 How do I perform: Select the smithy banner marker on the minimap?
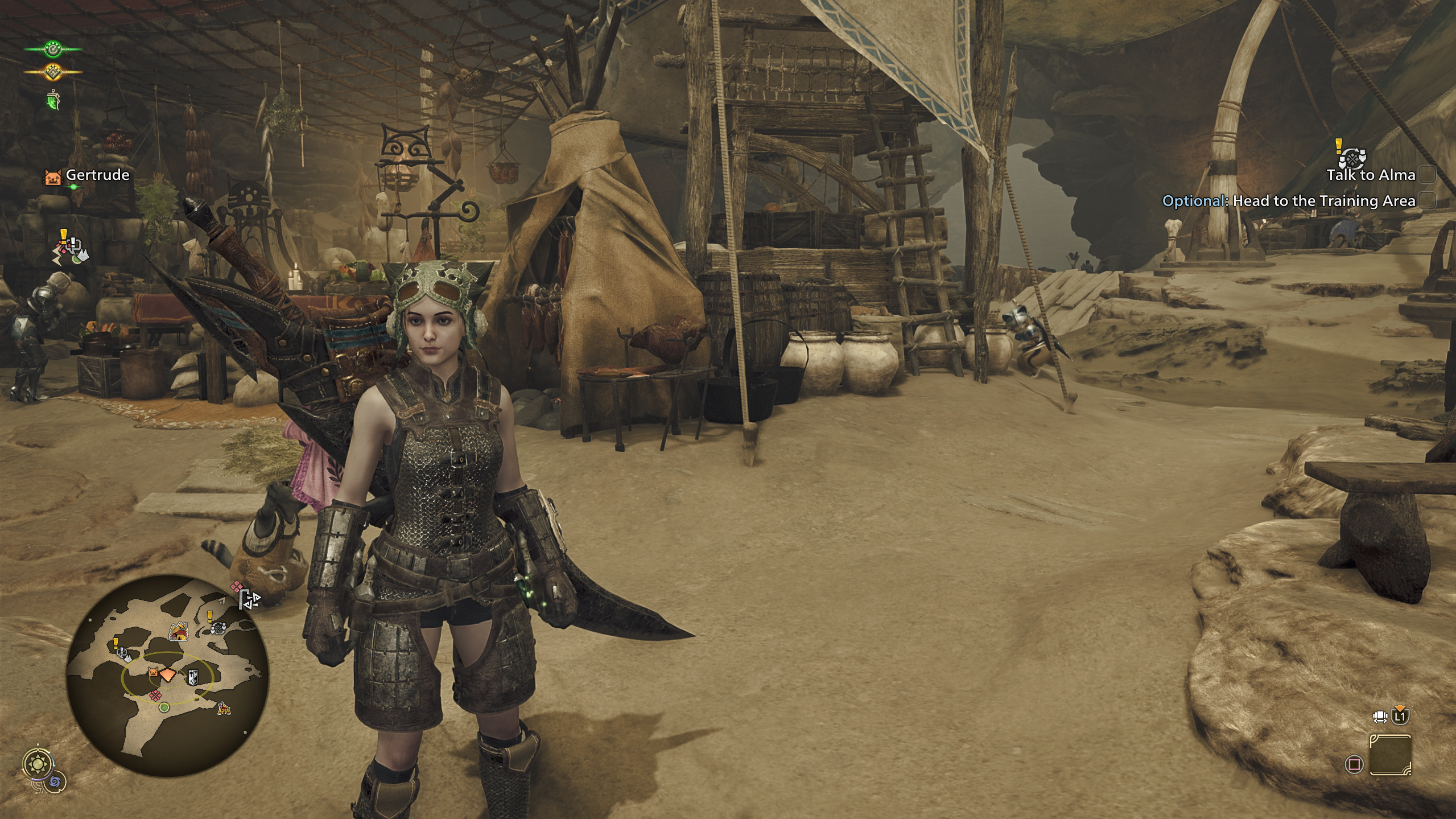(x=193, y=677)
